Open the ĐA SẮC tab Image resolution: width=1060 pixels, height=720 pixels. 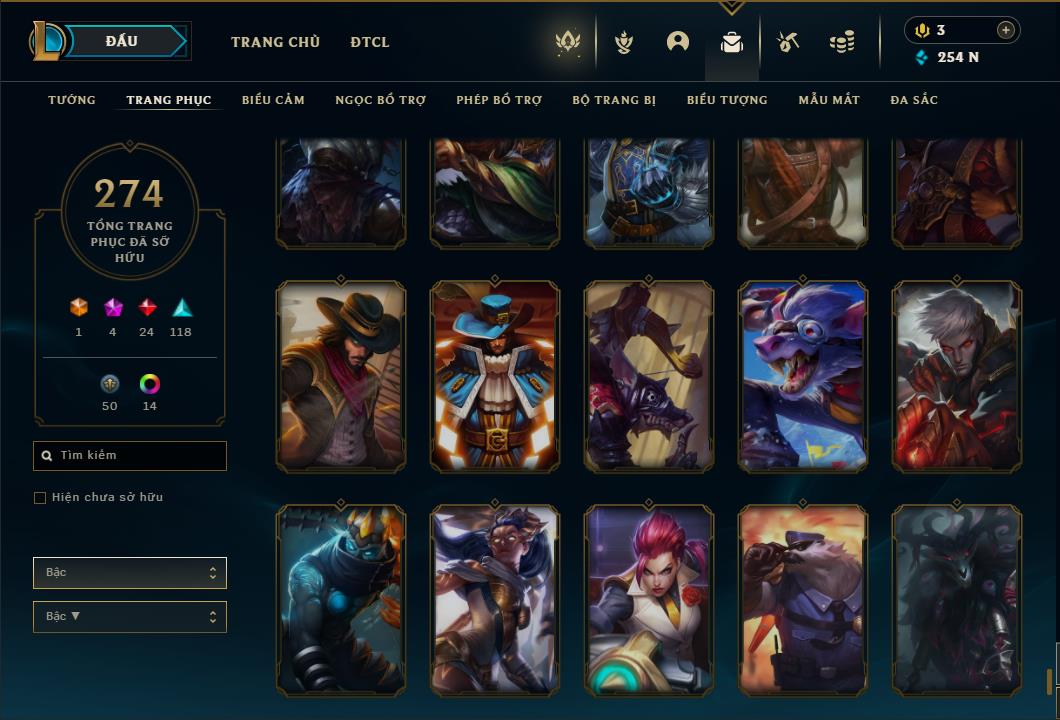point(914,100)
